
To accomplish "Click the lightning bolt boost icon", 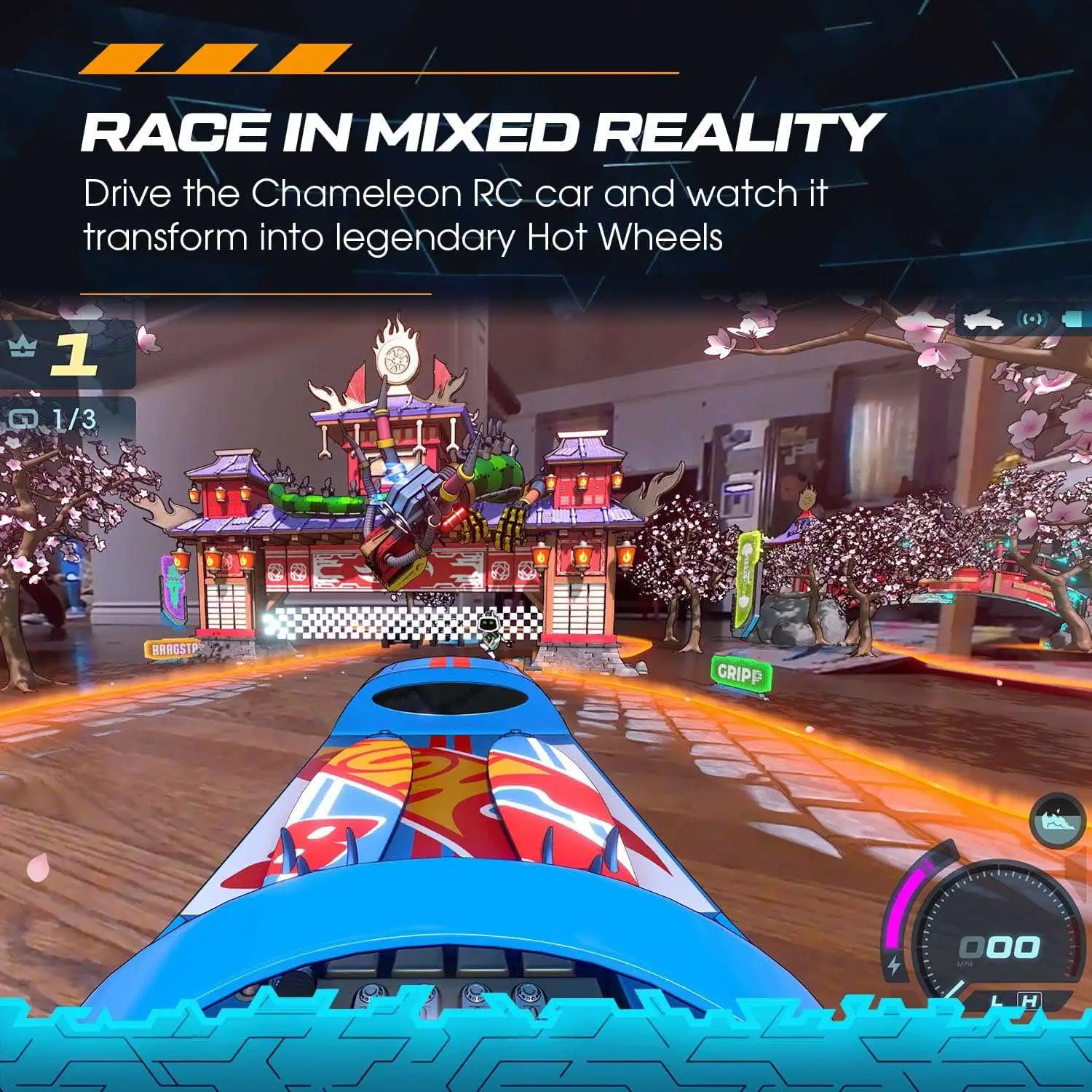I will (x=895, y=965).
